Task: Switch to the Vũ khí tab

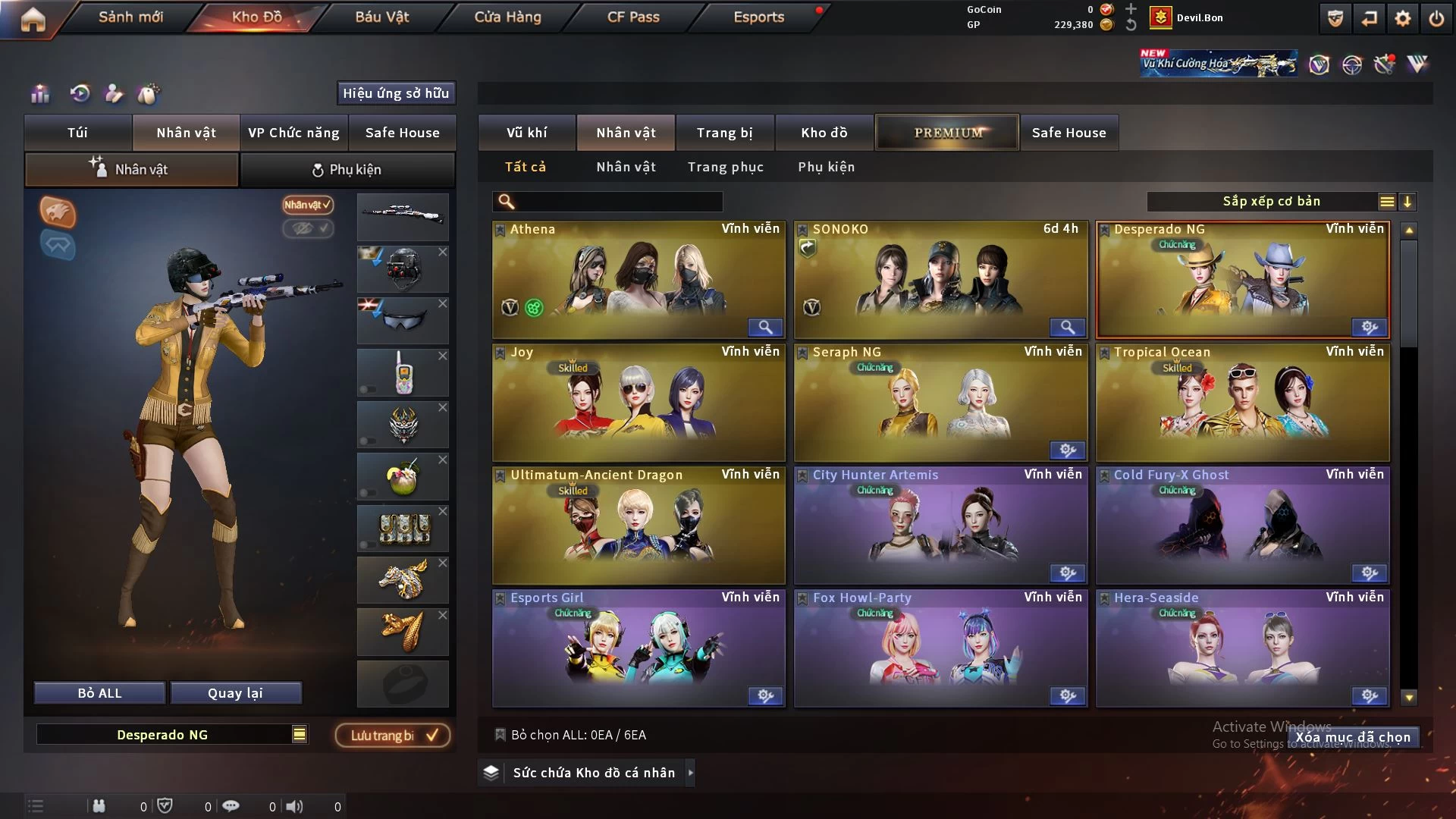Action: tap(526, 133)
